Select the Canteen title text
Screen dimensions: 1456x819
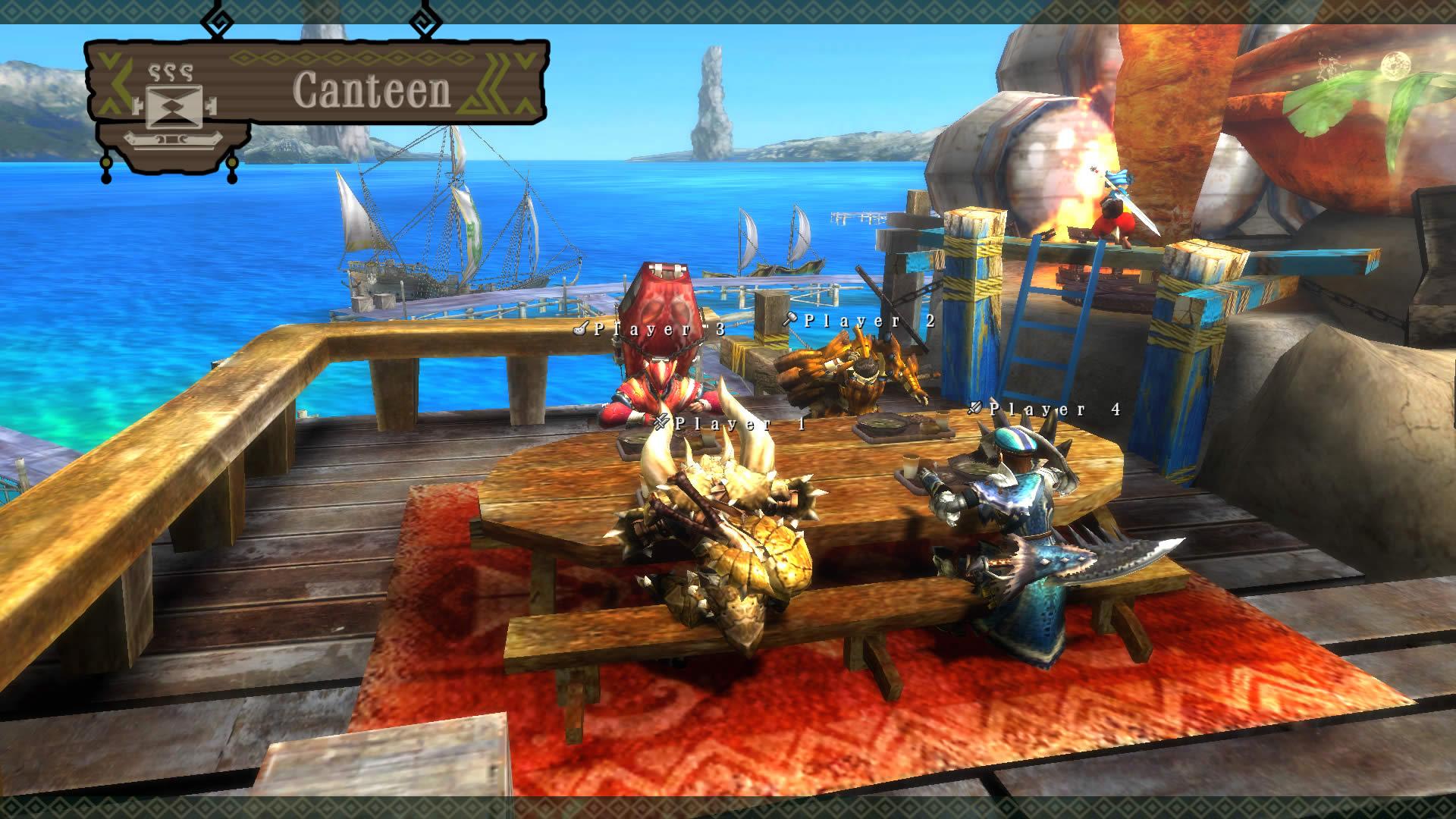[x=375, y=91]
